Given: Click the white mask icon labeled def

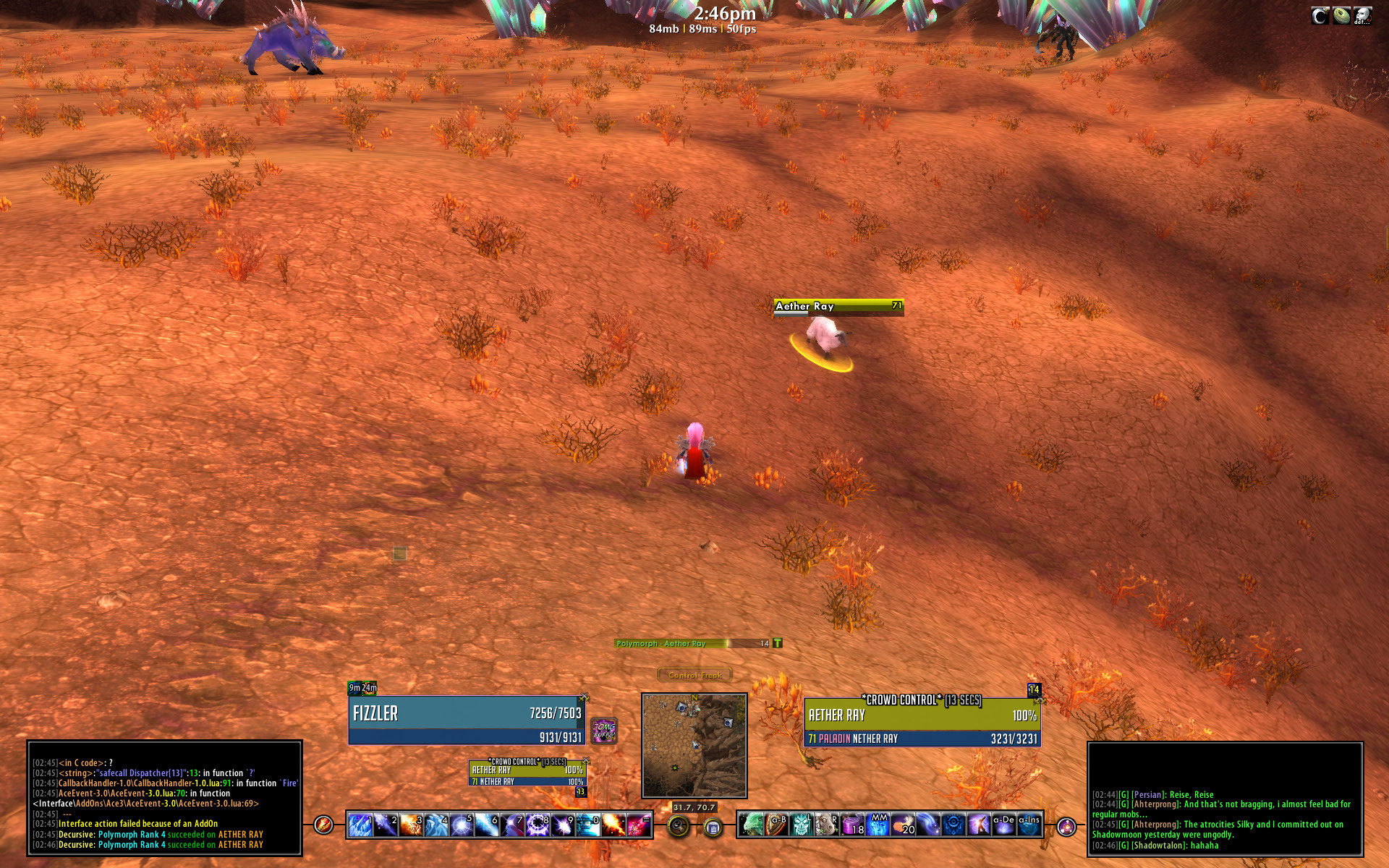Looking at the screenshot, I should coord(1363,16).
